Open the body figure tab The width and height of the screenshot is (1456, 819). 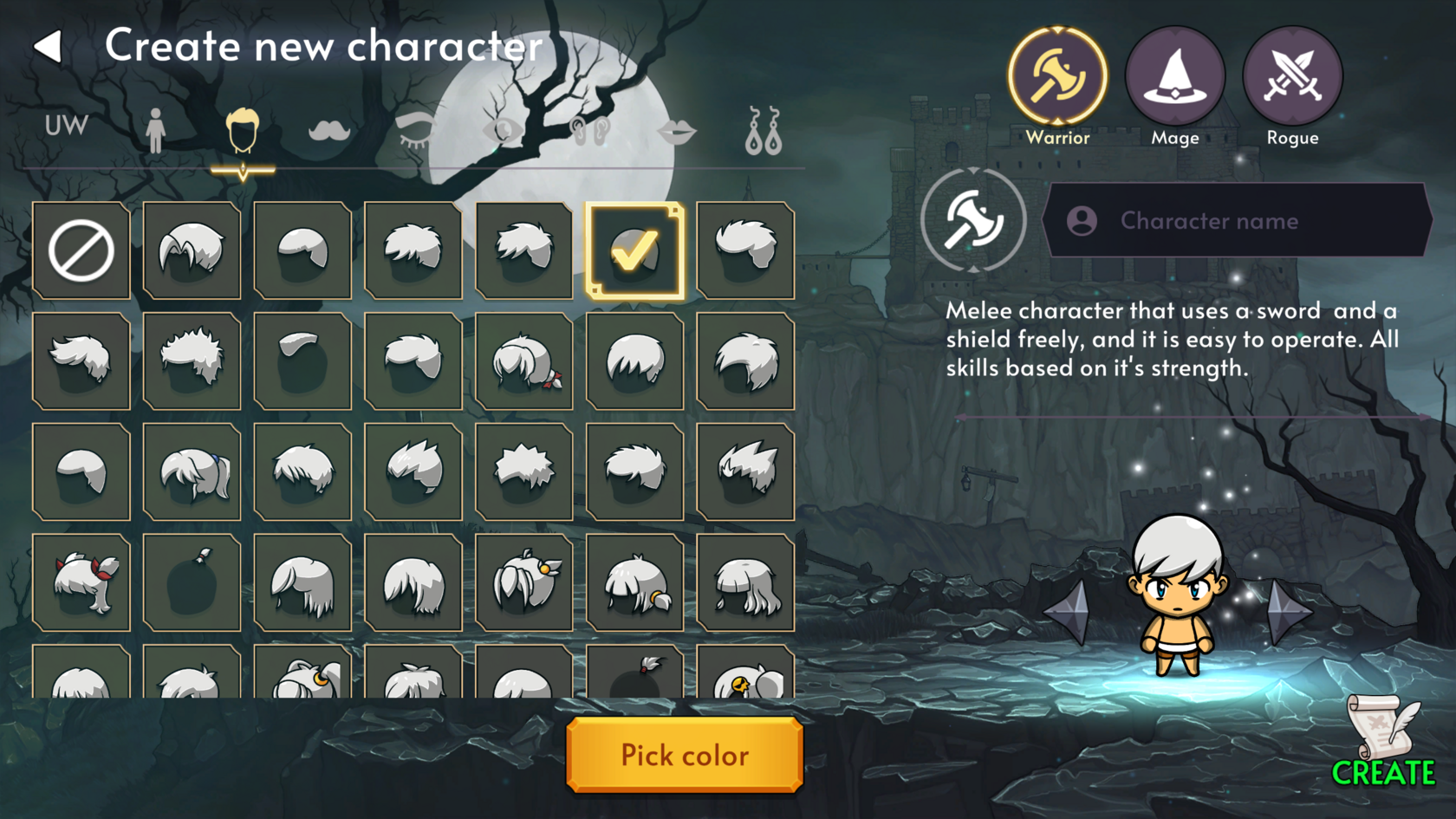tap(155, 131)
